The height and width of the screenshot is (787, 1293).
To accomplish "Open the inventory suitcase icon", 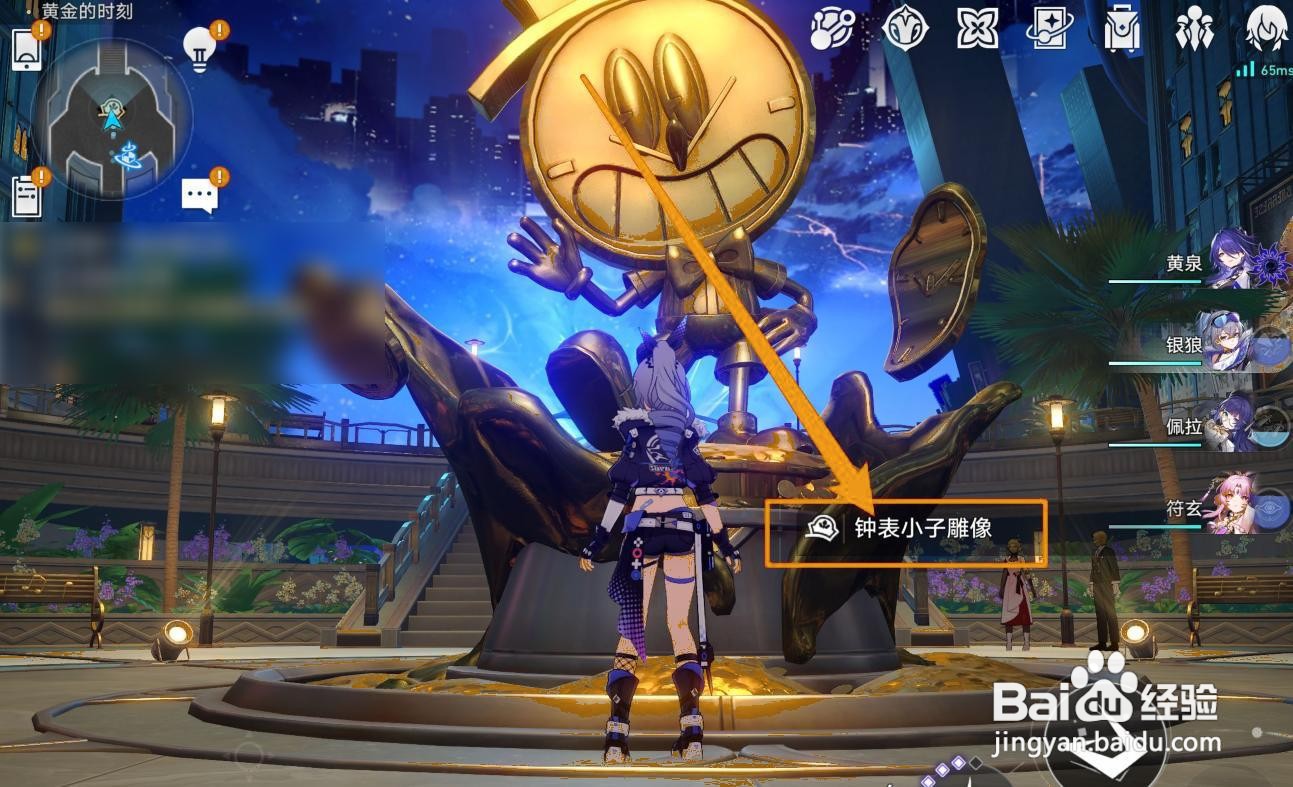I will 1120,30.
